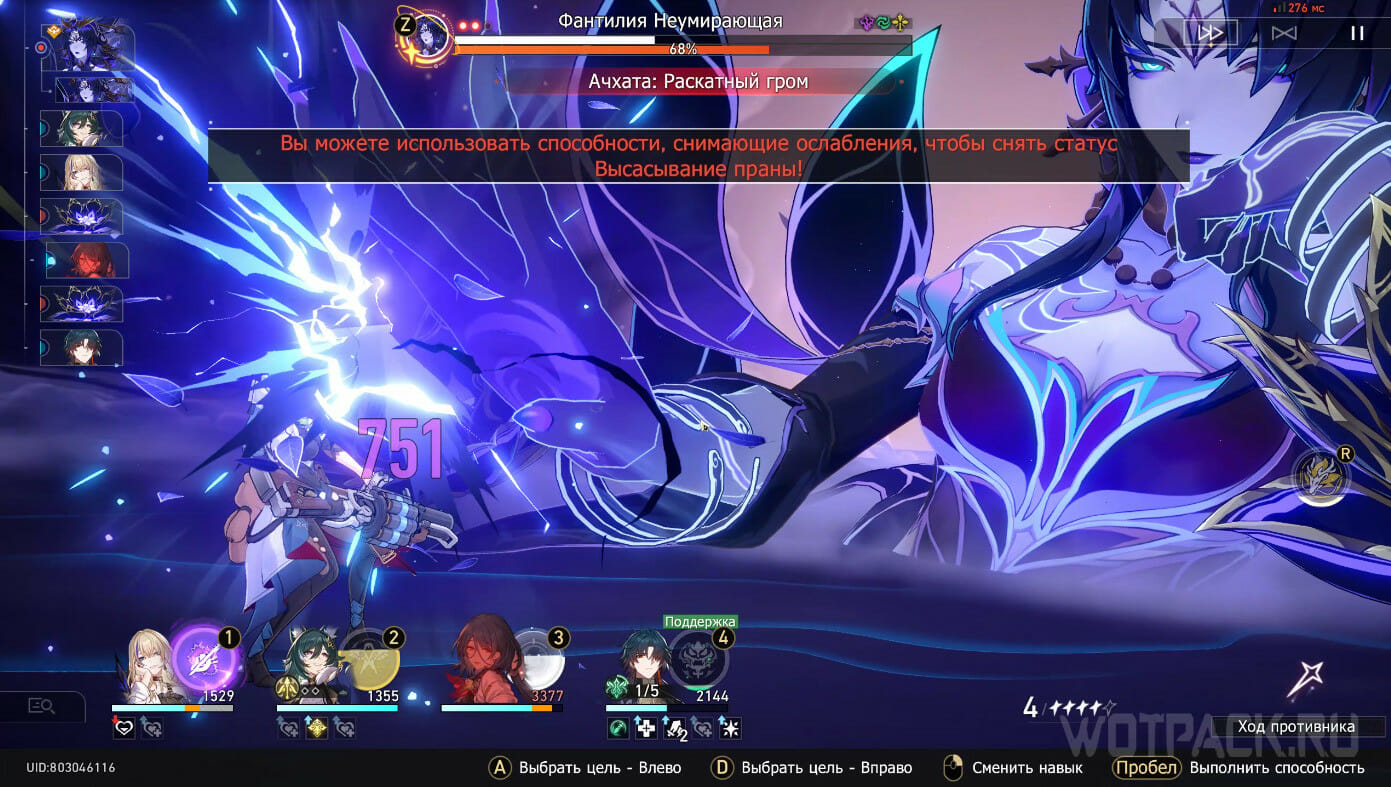The image size is (1391, 787).
Task: Activate the third character's white ultimate
Action: [x=535, y=659]
